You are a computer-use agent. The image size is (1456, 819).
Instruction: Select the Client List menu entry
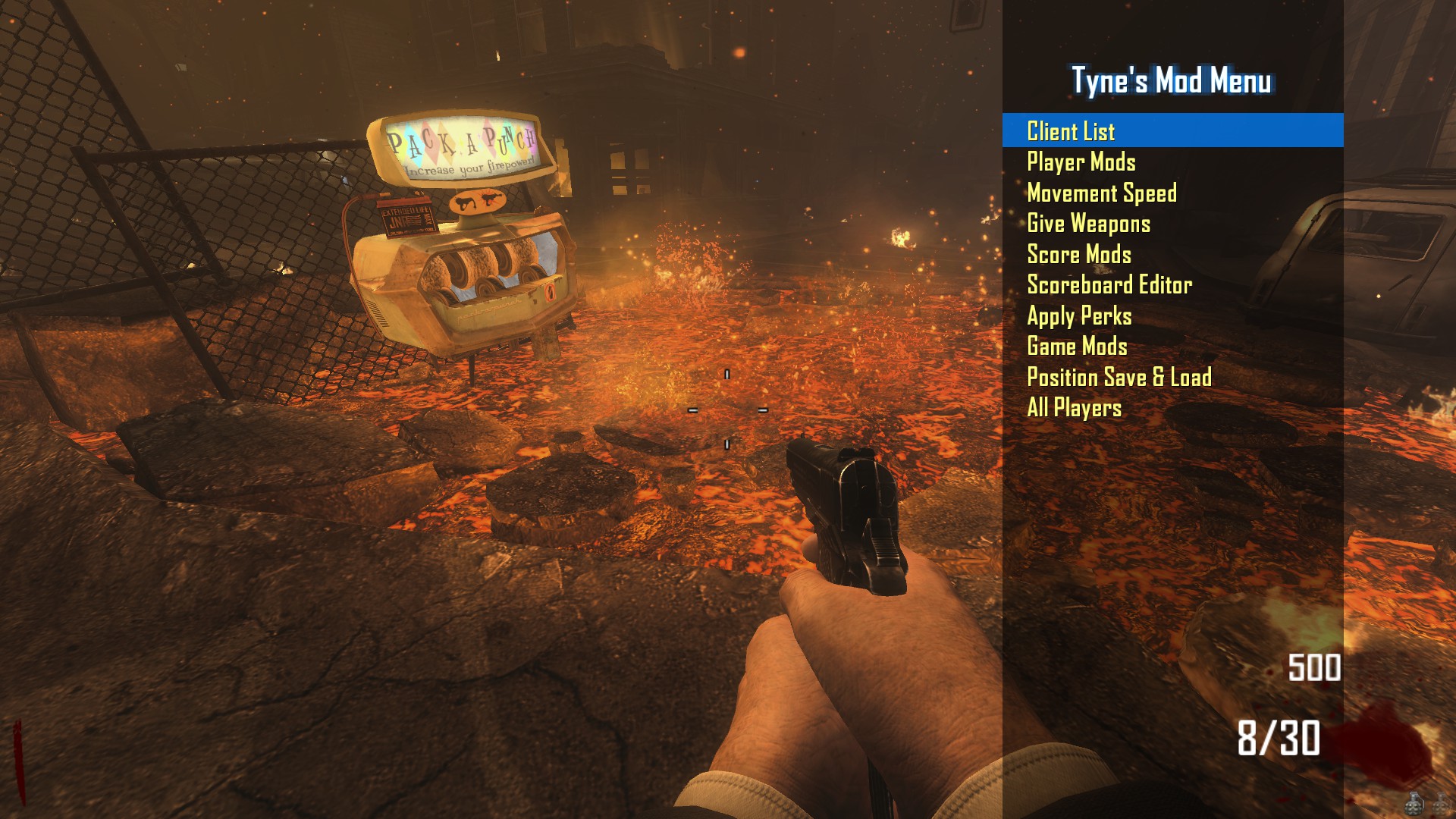pyautogui.click(x=1071, y=131)
